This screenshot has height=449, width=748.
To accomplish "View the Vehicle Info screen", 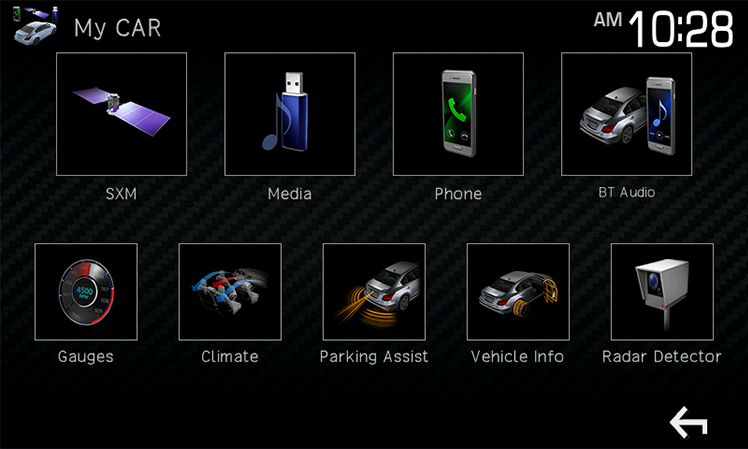I will point(518,291).
